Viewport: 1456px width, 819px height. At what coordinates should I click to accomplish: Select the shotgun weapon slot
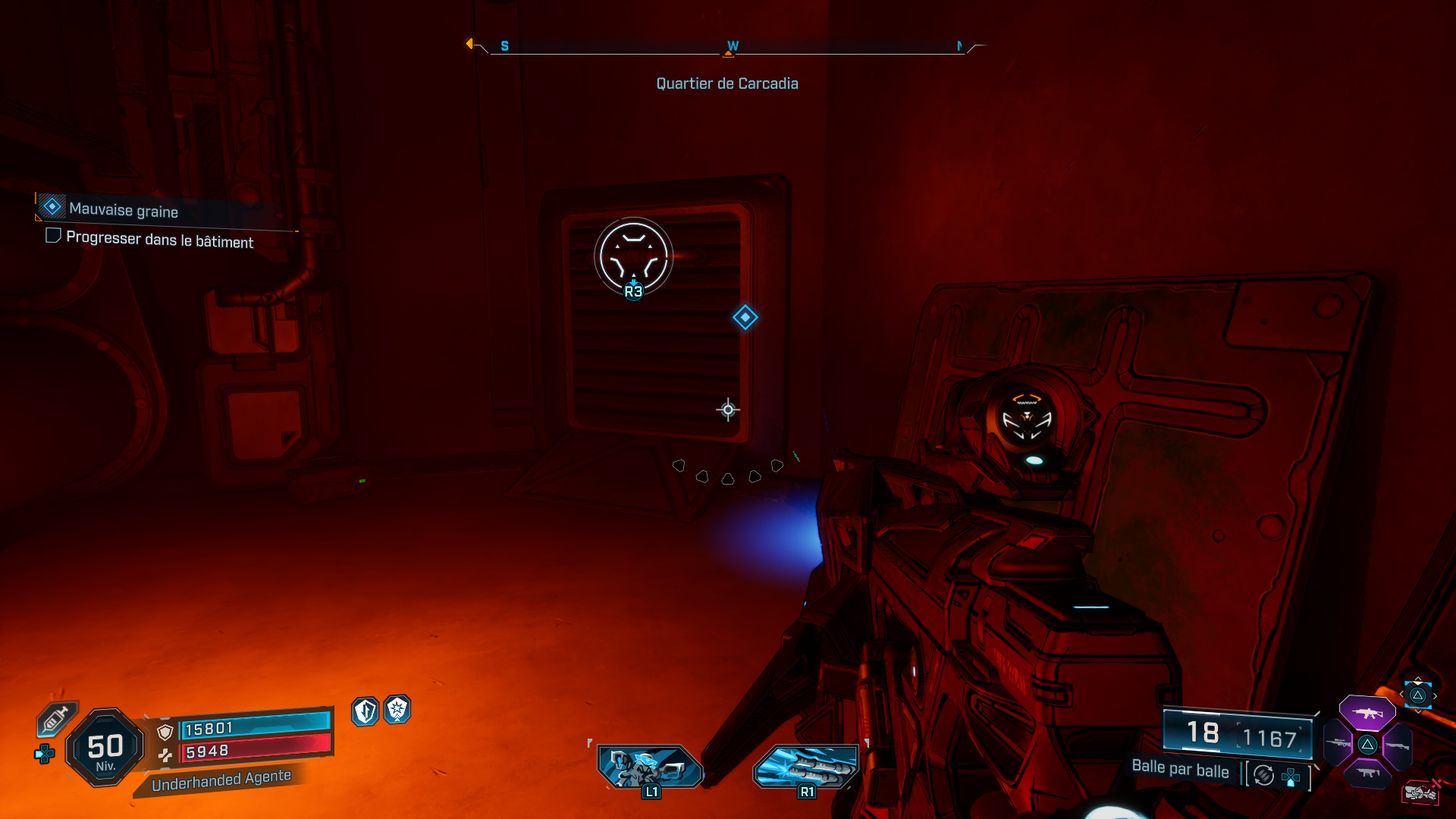pos(1398,746)
